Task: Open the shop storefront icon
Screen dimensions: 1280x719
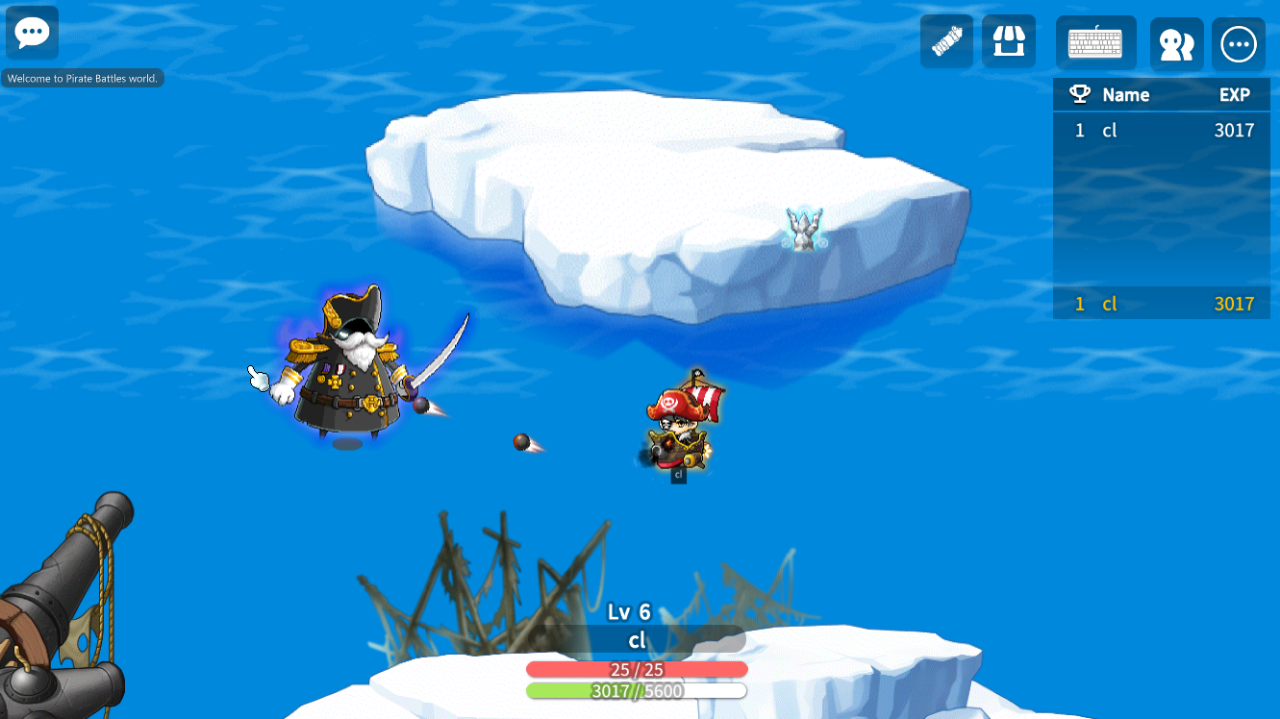Action: click(1008, 42)
